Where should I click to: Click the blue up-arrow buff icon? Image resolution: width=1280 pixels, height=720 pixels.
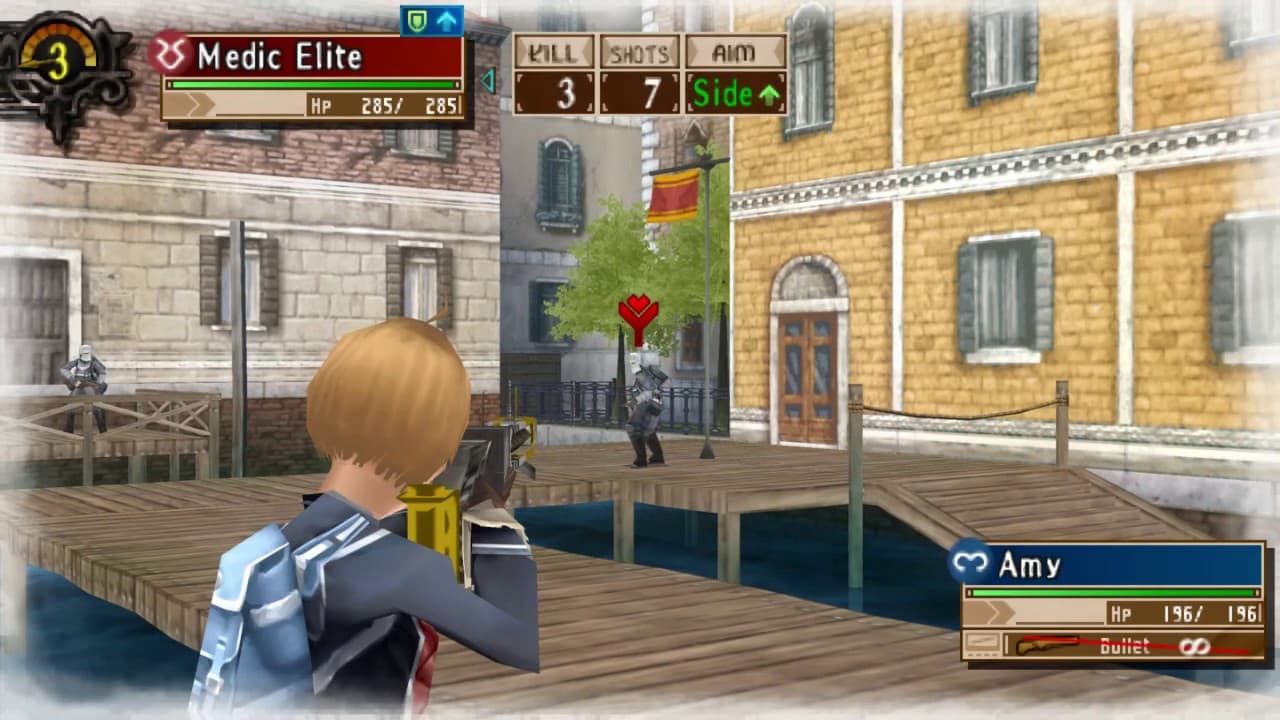click(x=447, y=19)
